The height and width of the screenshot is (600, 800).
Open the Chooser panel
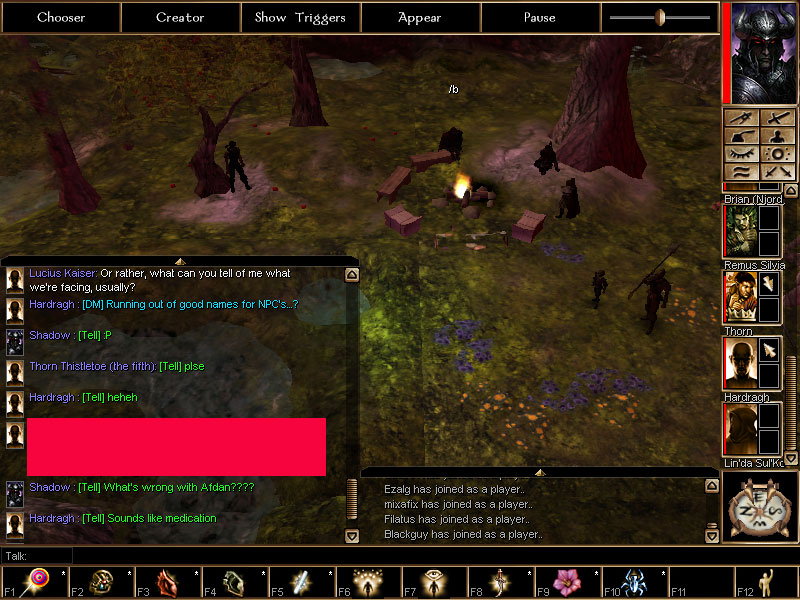(x=61, y=17)
